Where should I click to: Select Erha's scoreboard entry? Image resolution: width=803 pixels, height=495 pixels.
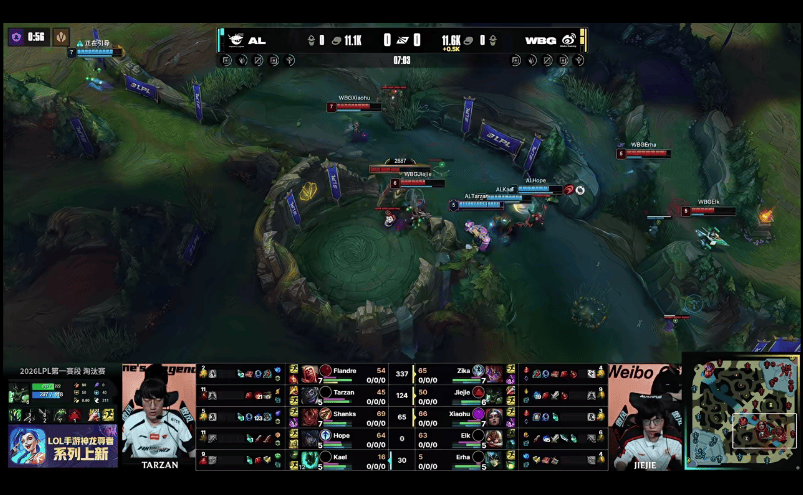462,460
